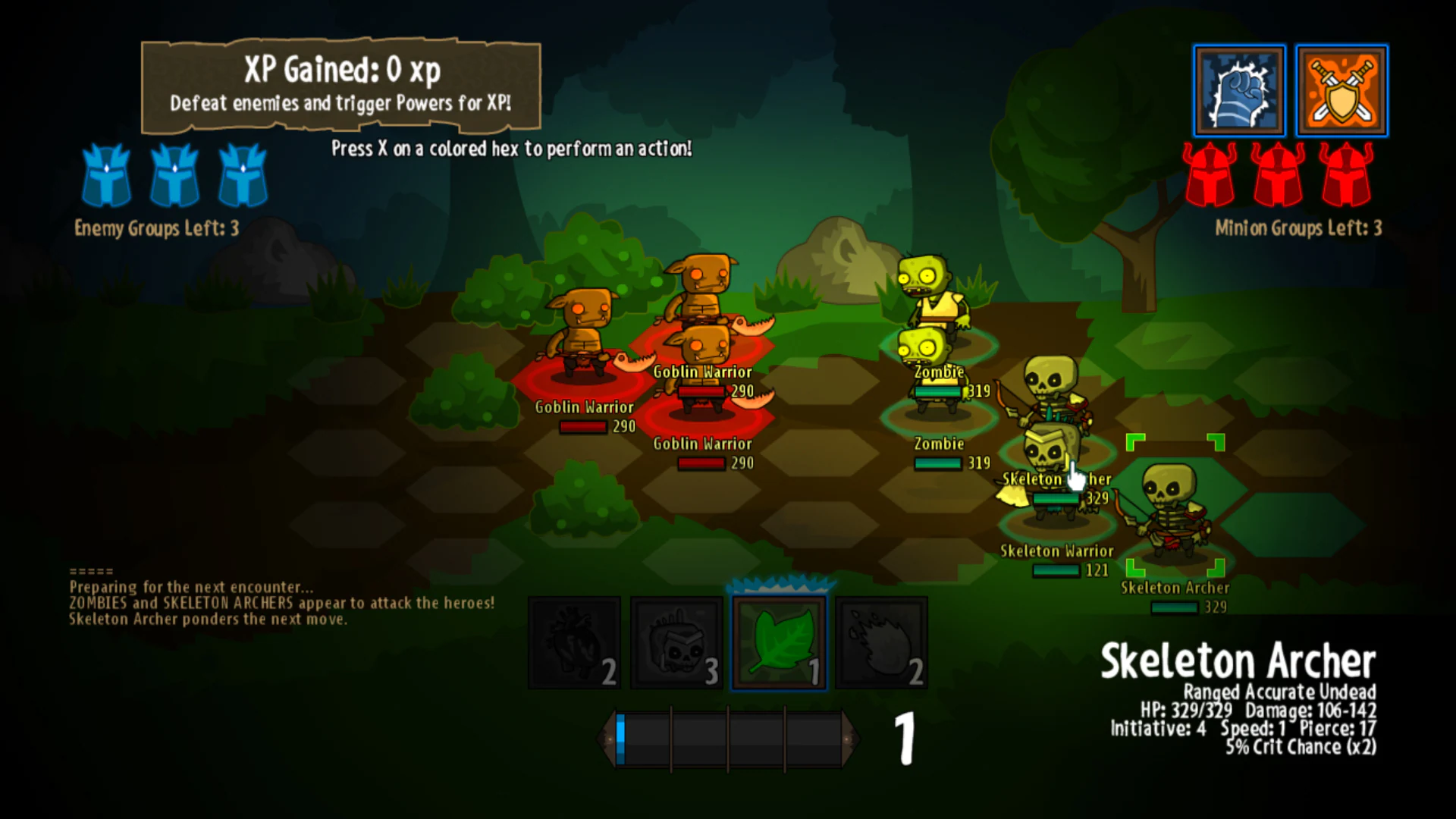Click the XP Gained banner
Screen dimensions: 1456x819
coord(341,85)
